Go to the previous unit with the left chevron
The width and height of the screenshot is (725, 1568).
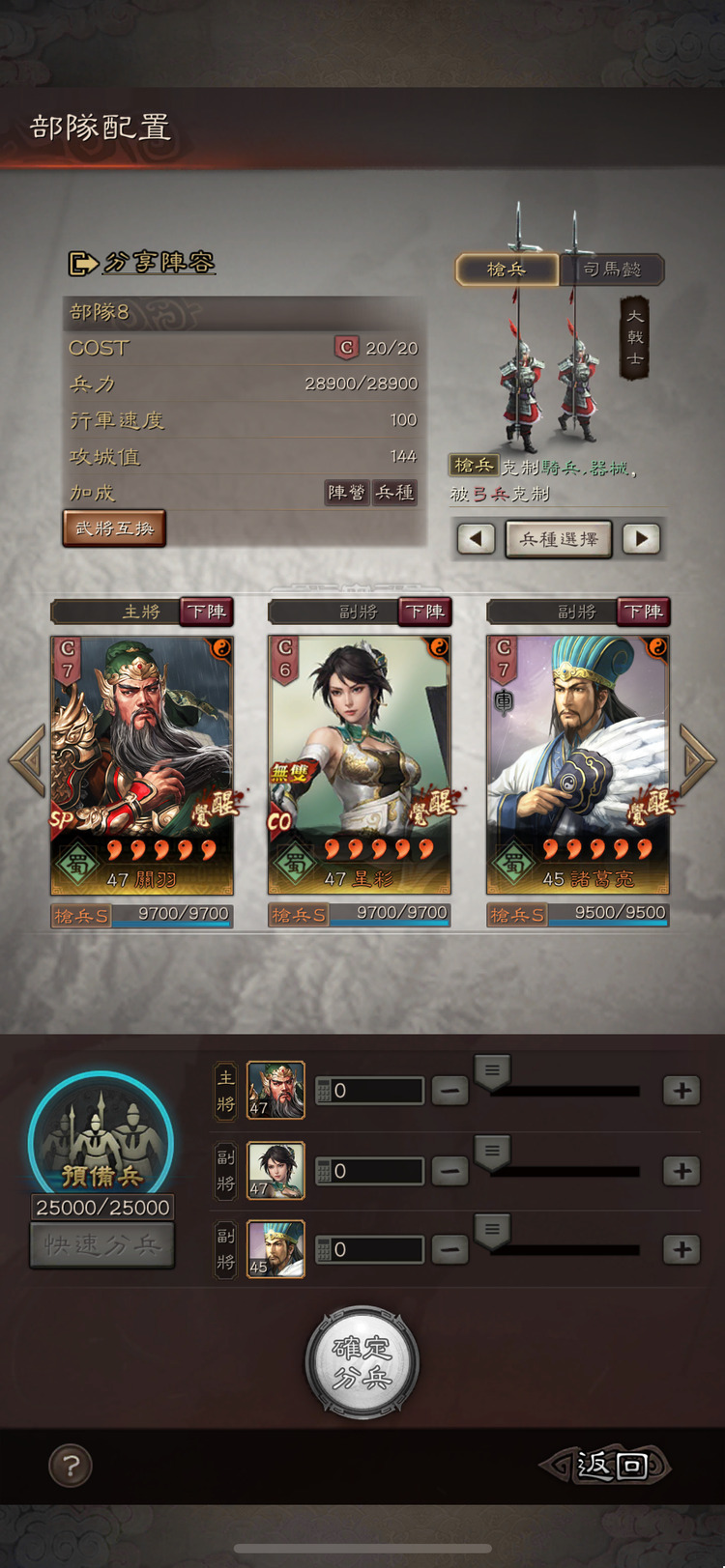[x=27, y=759]
